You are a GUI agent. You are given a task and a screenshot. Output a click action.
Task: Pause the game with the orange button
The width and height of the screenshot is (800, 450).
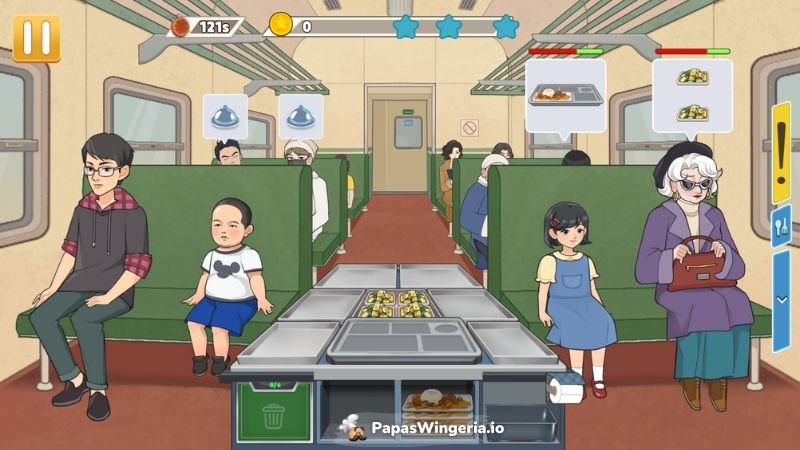click(x=36, y=37)
